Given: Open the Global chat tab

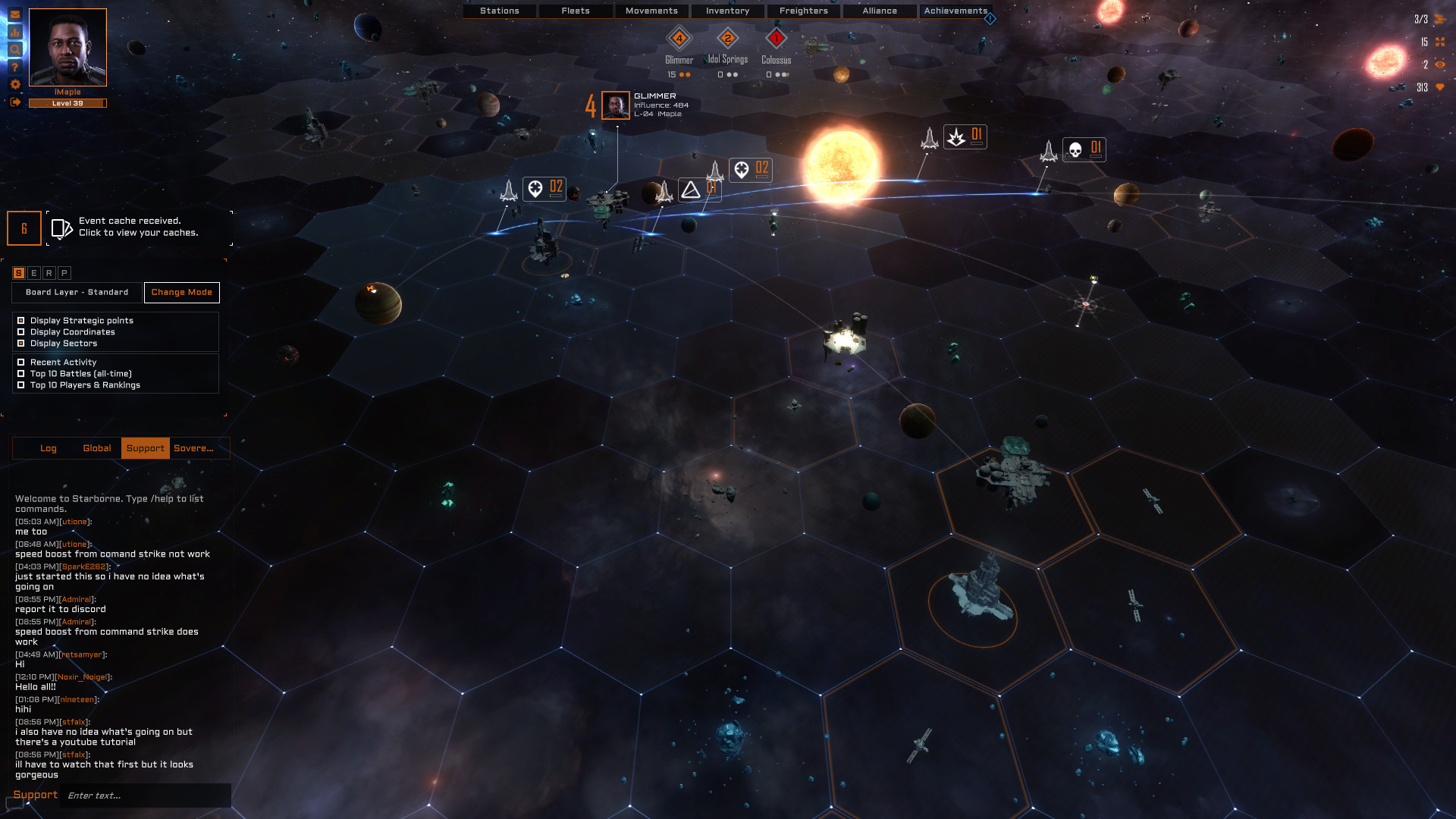Looking at the screenshot, I should [x=96, y=448].
